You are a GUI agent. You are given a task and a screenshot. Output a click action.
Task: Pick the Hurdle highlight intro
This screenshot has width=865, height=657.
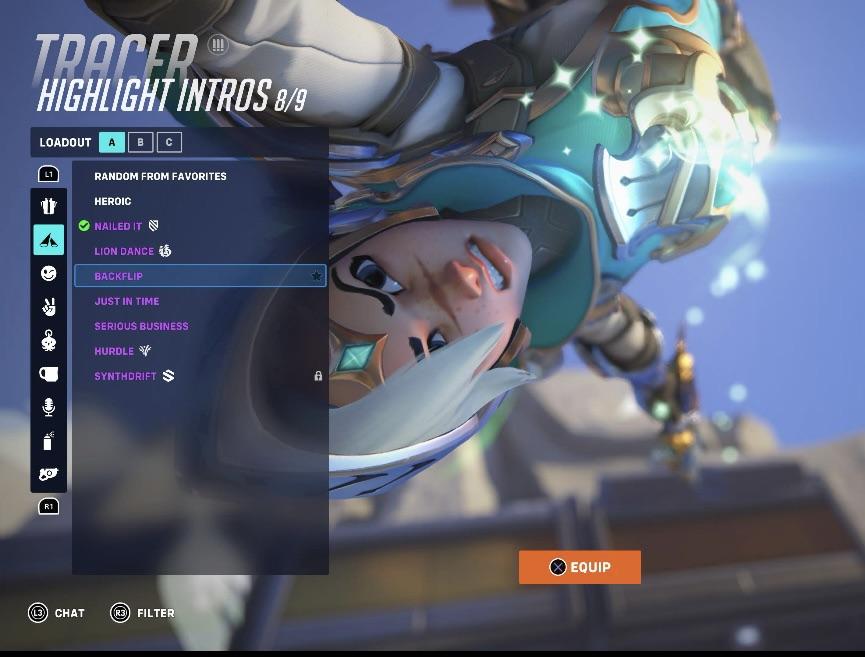click(x=114, y=351)
